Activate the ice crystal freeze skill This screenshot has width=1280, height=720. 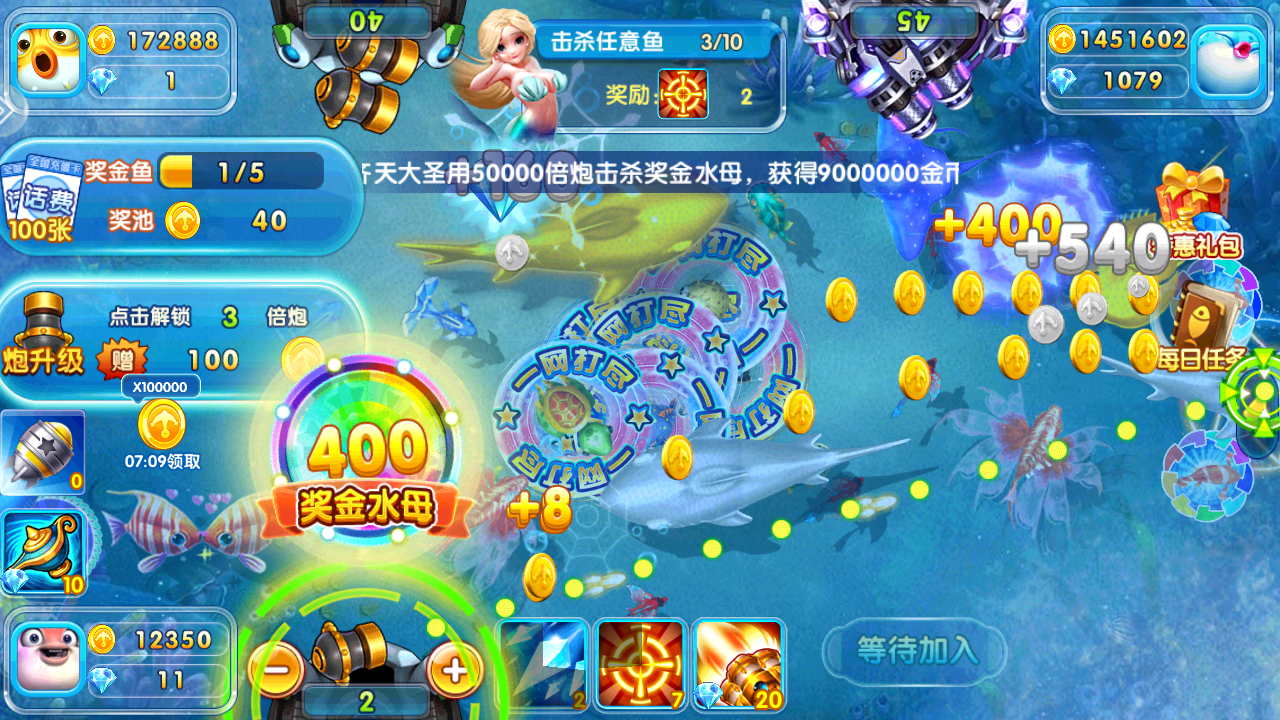pyautogui.click(x=541, y=663)
